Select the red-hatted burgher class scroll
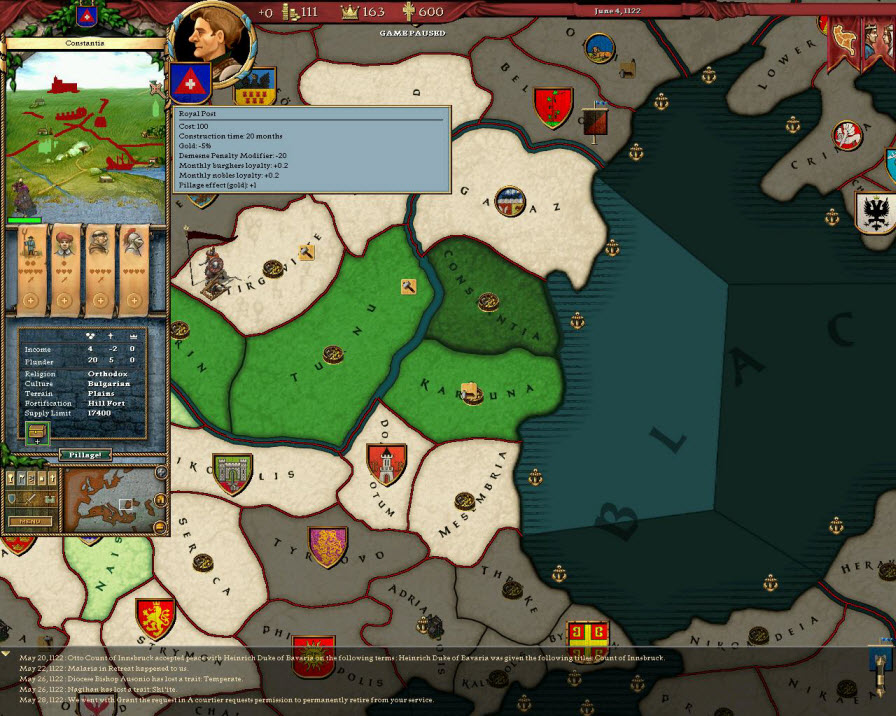This screenshot has width=896, height=716. 66,266
